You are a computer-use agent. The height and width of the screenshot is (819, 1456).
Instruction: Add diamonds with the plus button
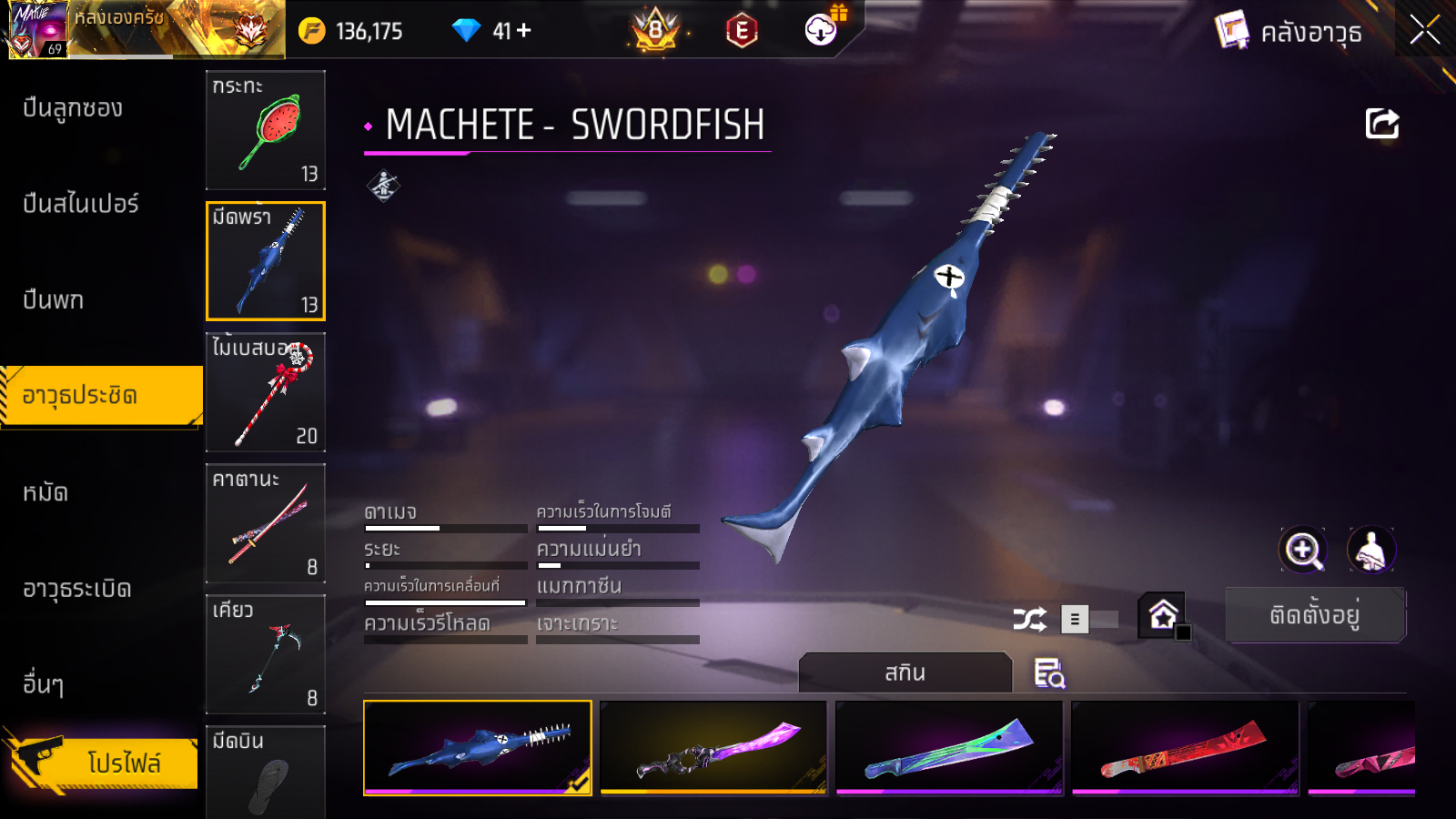point(524,31)
